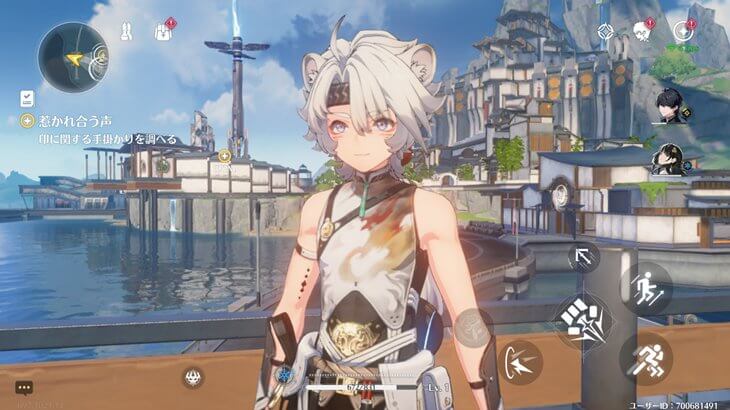Open the circular minimap
Image resolution: width=730 pixels, height=410 pixels.
pyautogui.click(x=73, y=57)
